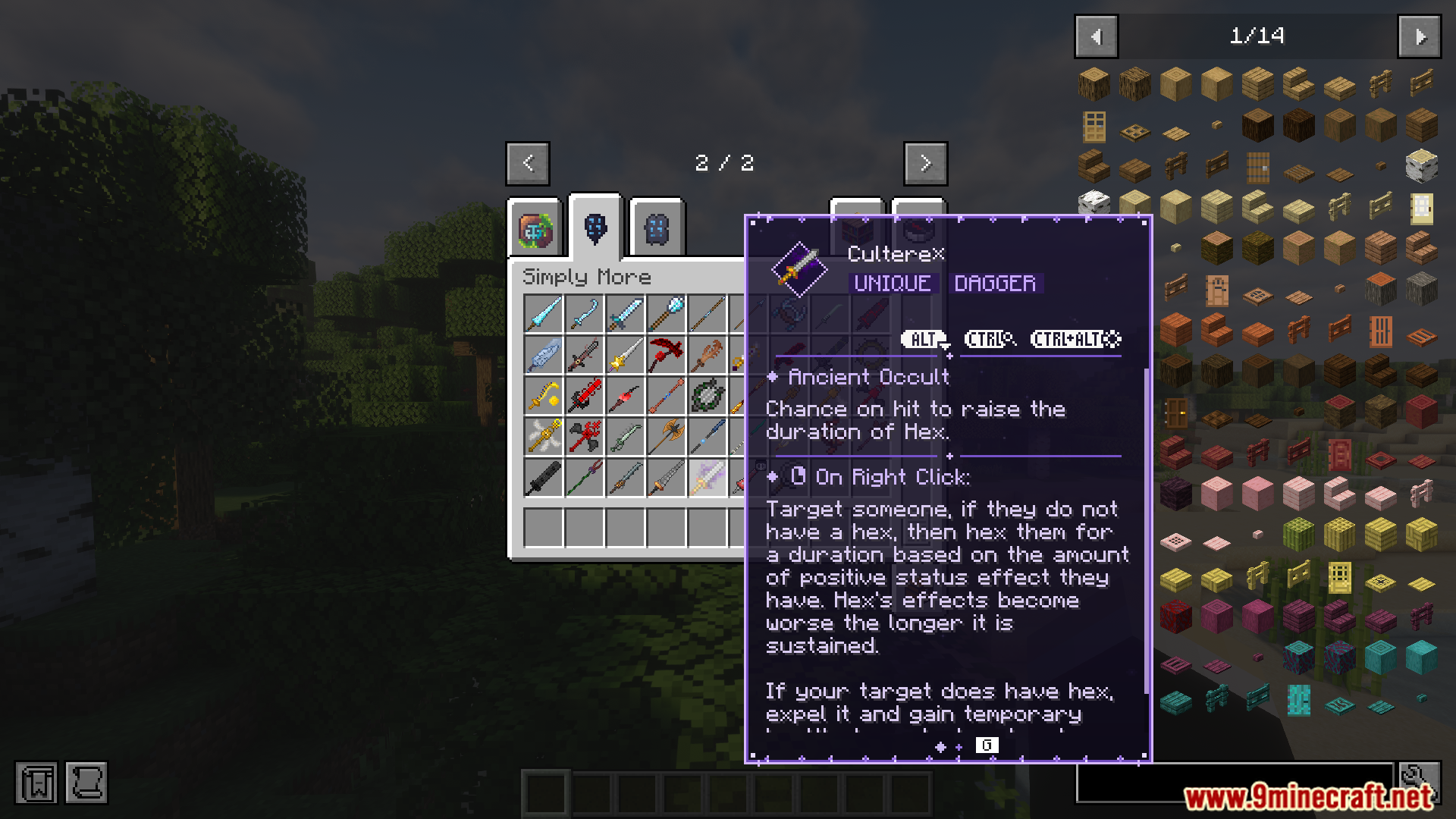Viewport: 1456px width, 819px height.
Task: Go to the previous item list page
Action: click(1096, 36)
